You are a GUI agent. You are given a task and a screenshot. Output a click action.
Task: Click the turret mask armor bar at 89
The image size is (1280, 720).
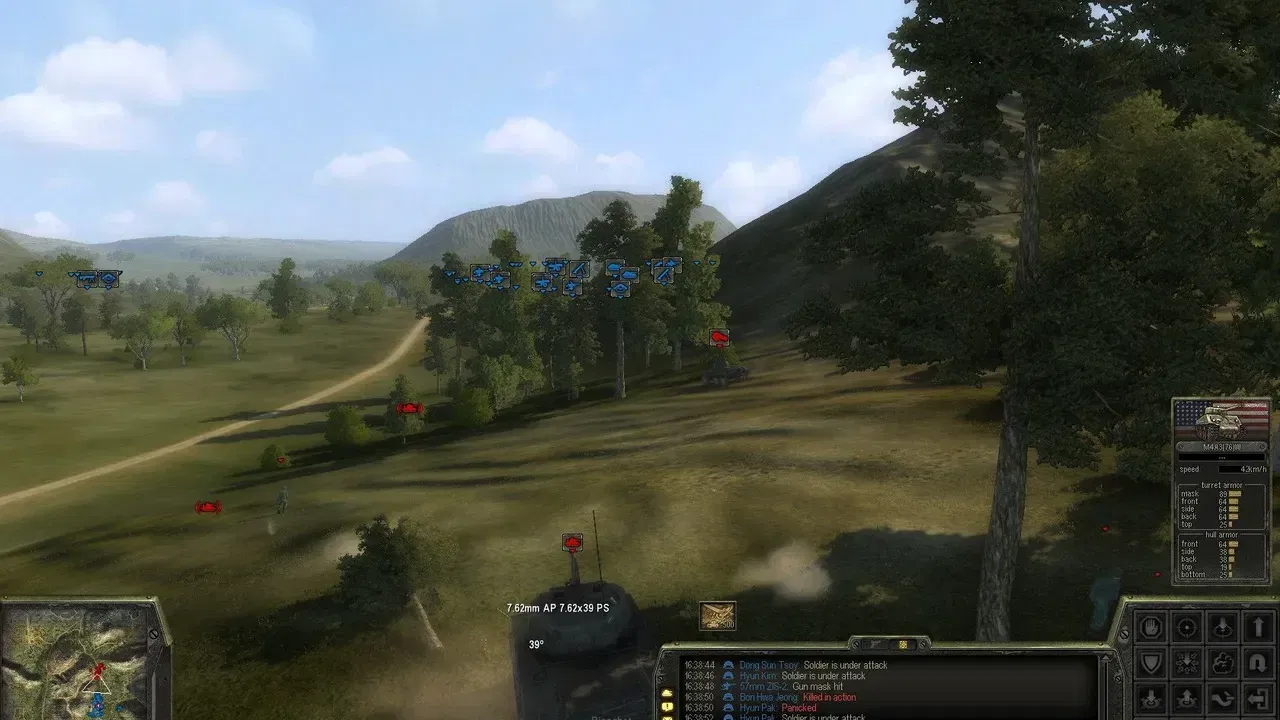pyautogui.click(x=1234, y=494)
